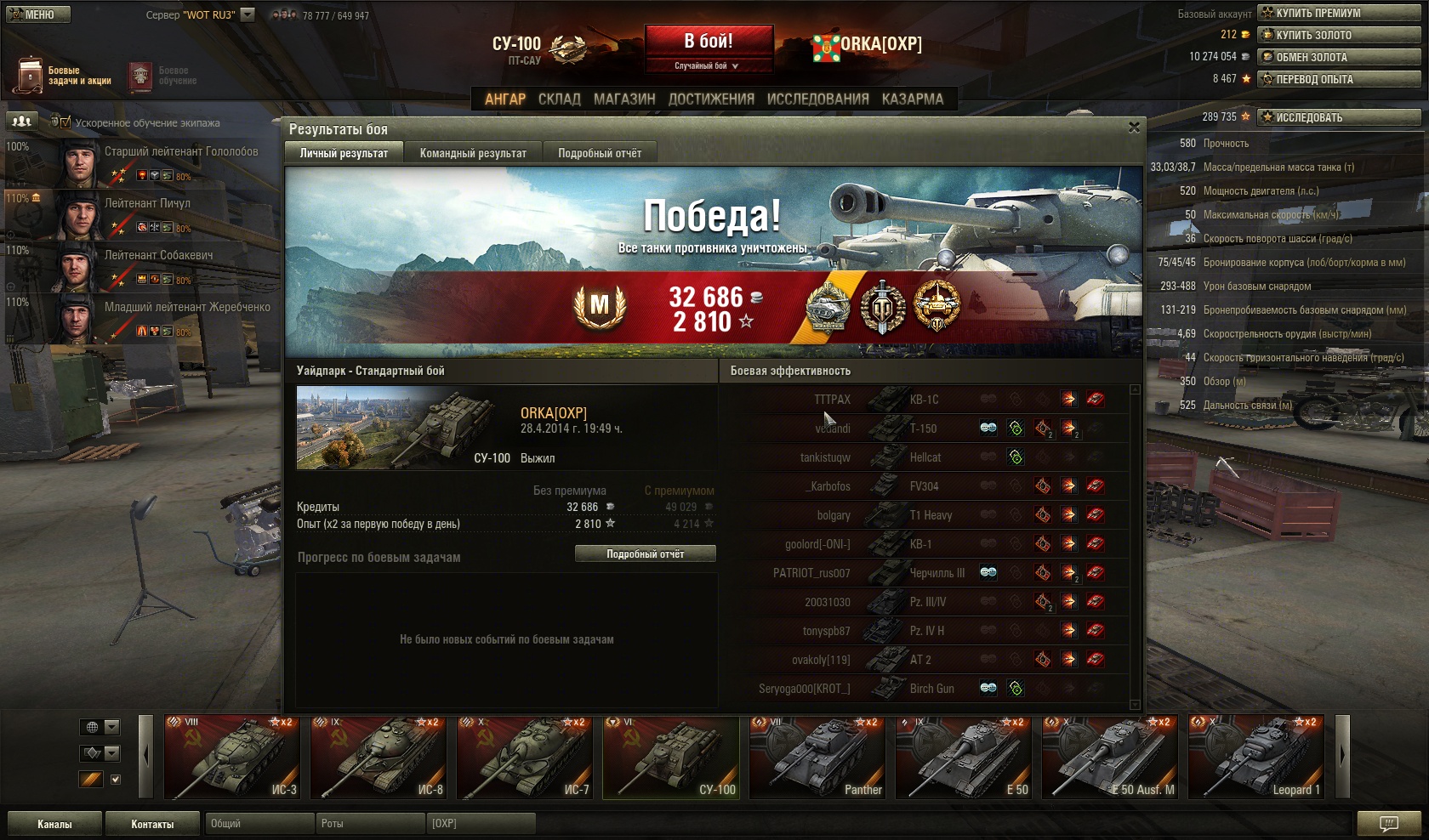Open the 'ИССЛЕДОВАНИЯ' section
Viewport: 1429px width, 840px height.
point(817,99)
